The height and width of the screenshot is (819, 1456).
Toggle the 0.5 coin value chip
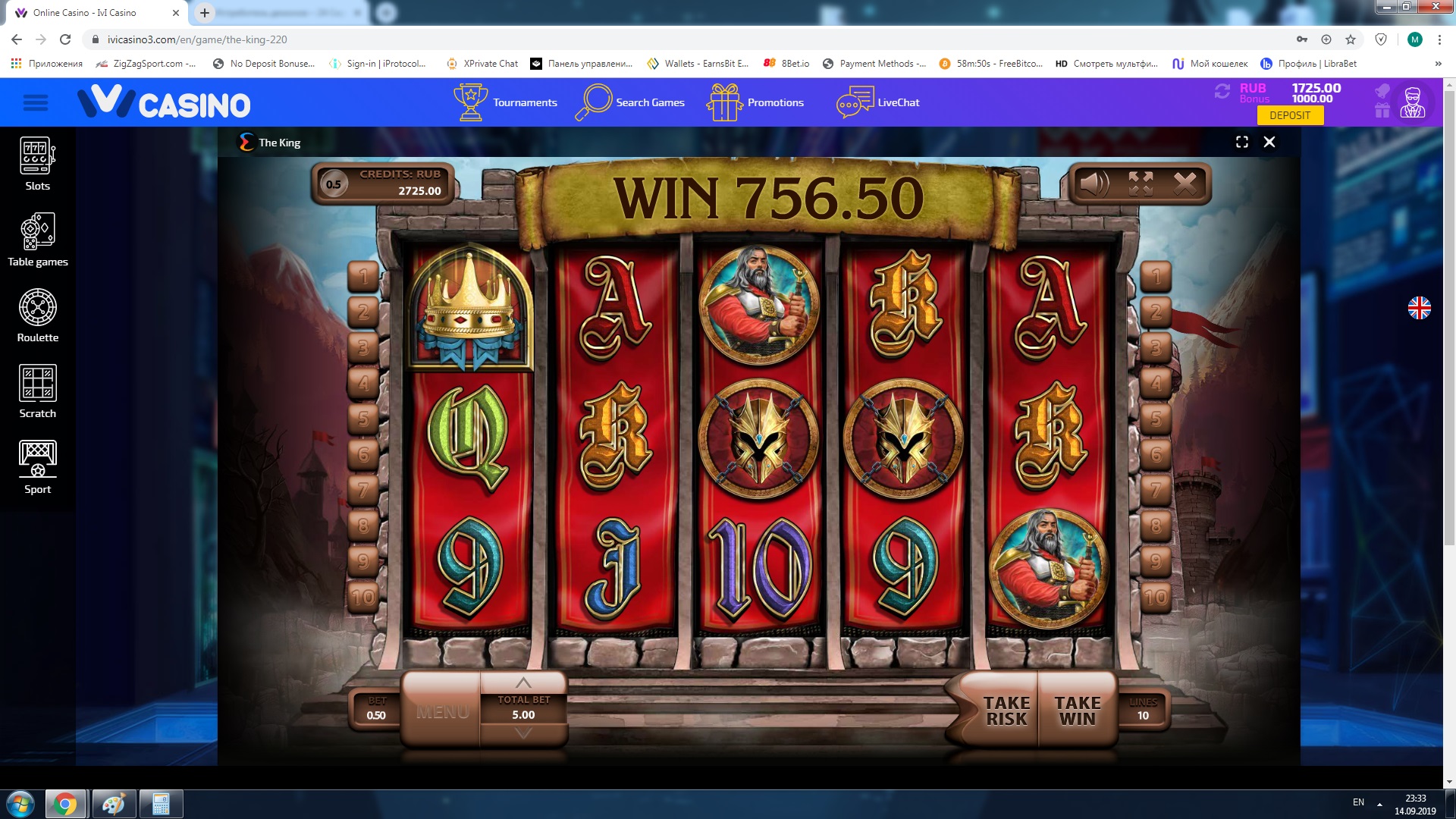point(334,184)
